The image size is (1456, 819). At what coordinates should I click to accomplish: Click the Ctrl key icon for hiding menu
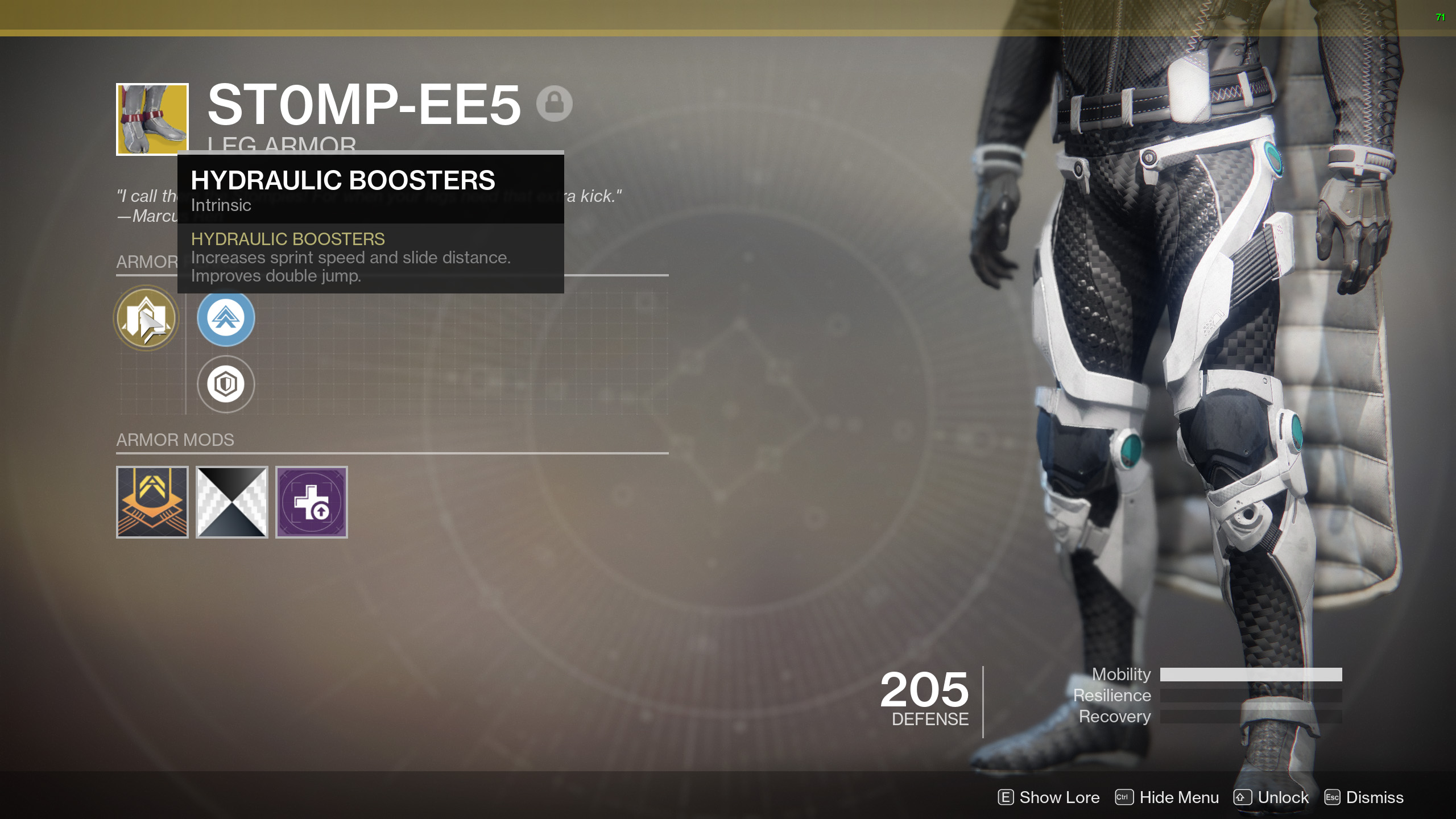click(1123, 797)
